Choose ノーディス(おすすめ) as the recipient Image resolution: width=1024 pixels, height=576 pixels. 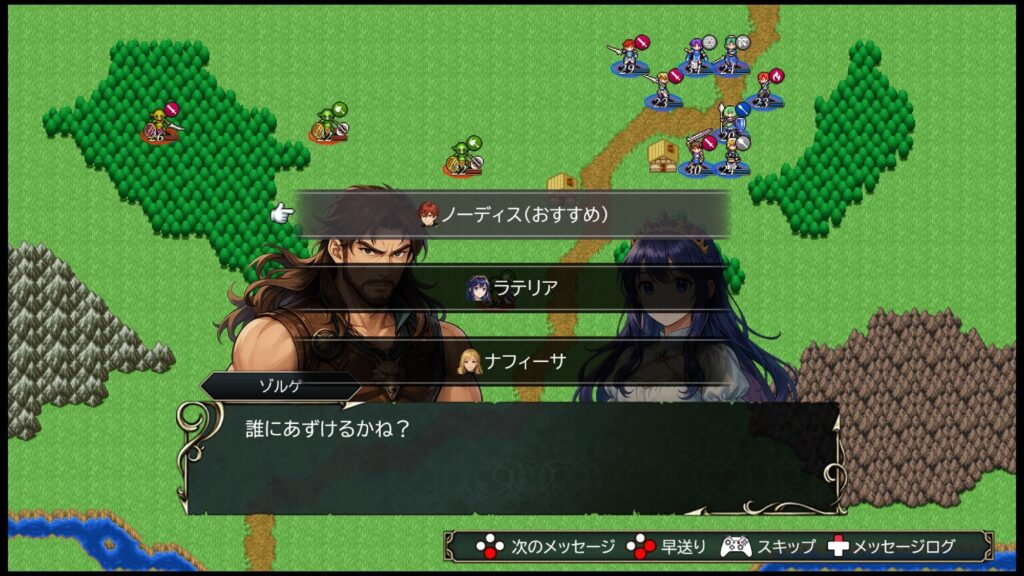tap(512, 214)
